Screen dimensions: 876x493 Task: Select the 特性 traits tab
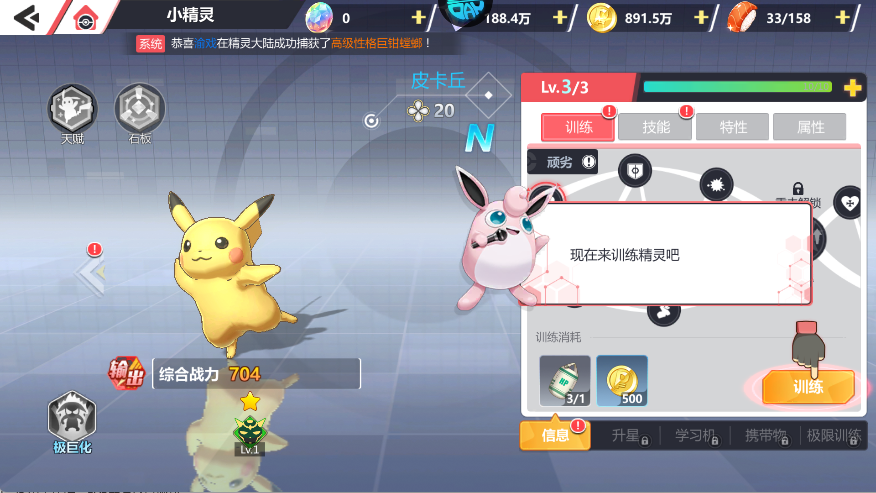pos(733,127)
